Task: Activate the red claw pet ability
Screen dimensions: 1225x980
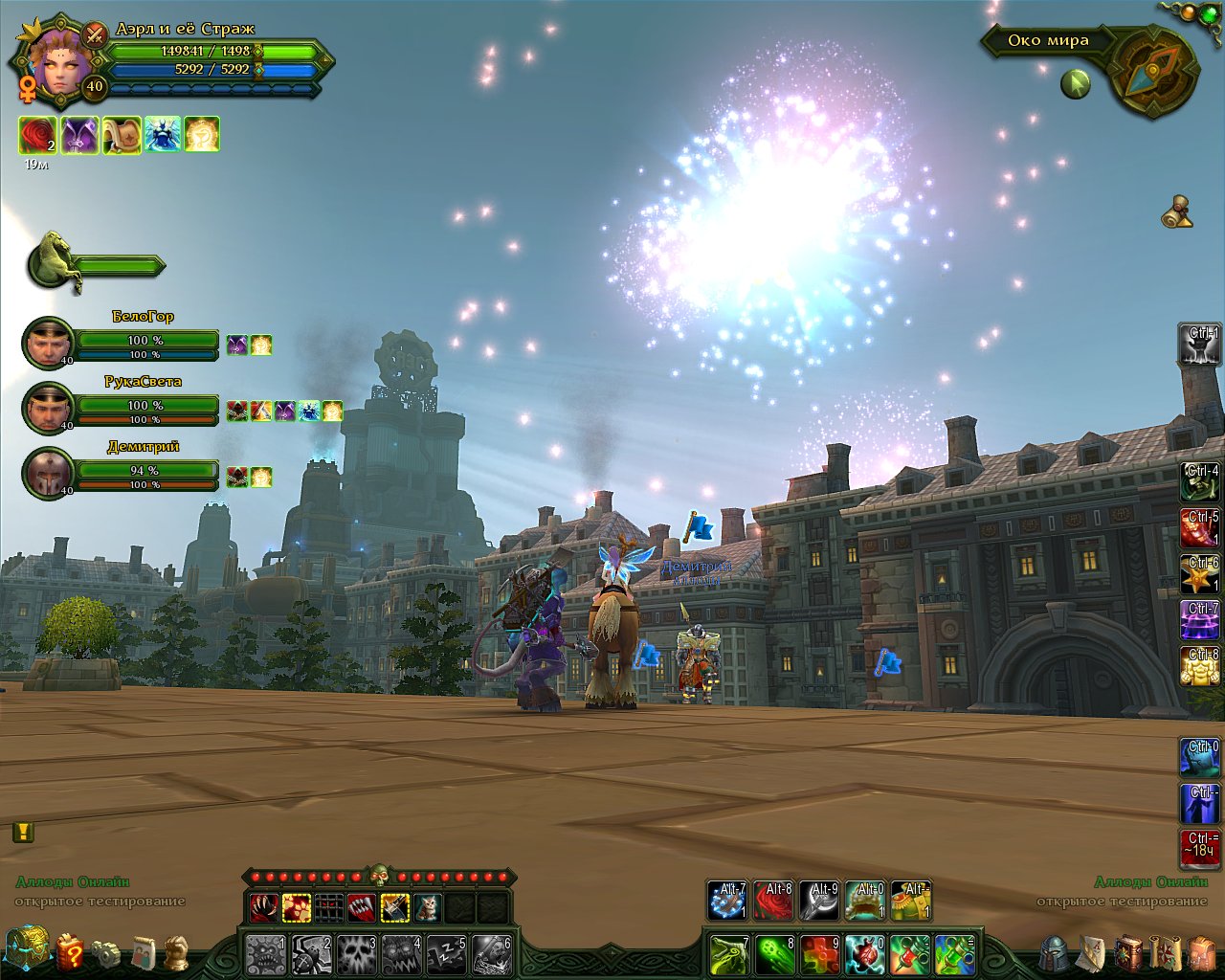Action: click(x=263, y=906)
